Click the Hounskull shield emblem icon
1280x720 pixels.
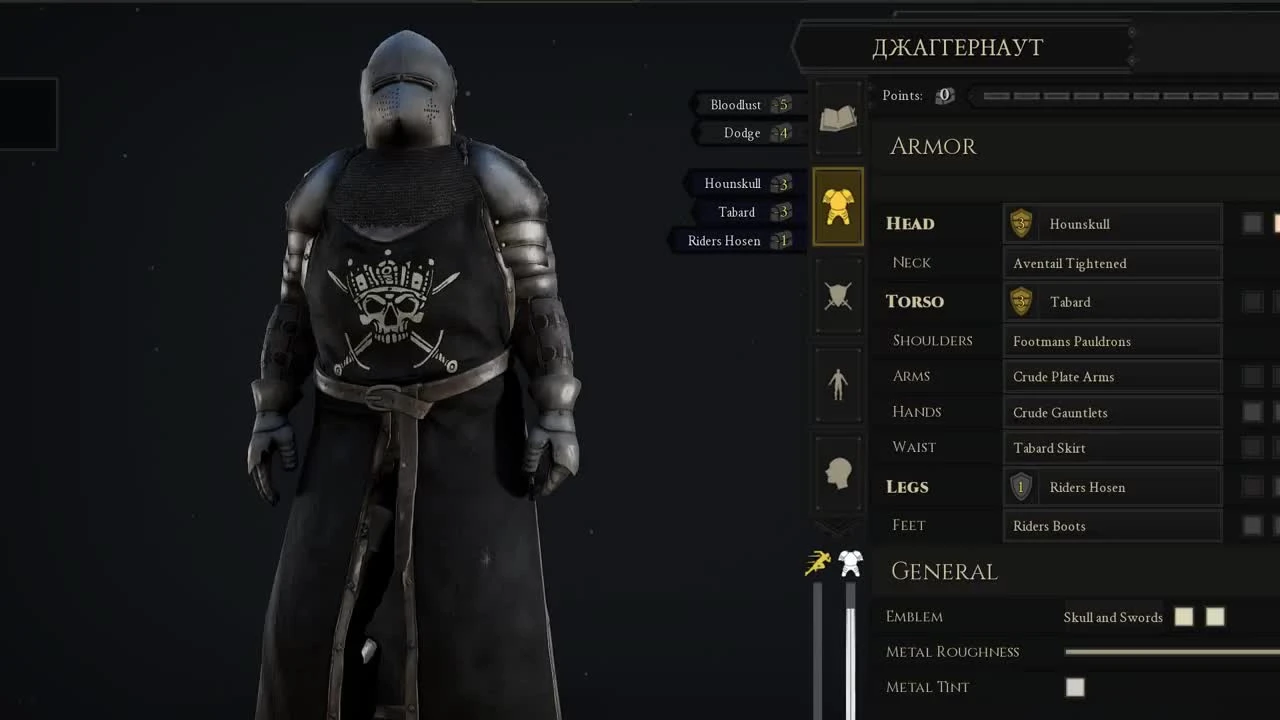point(1021,223)
